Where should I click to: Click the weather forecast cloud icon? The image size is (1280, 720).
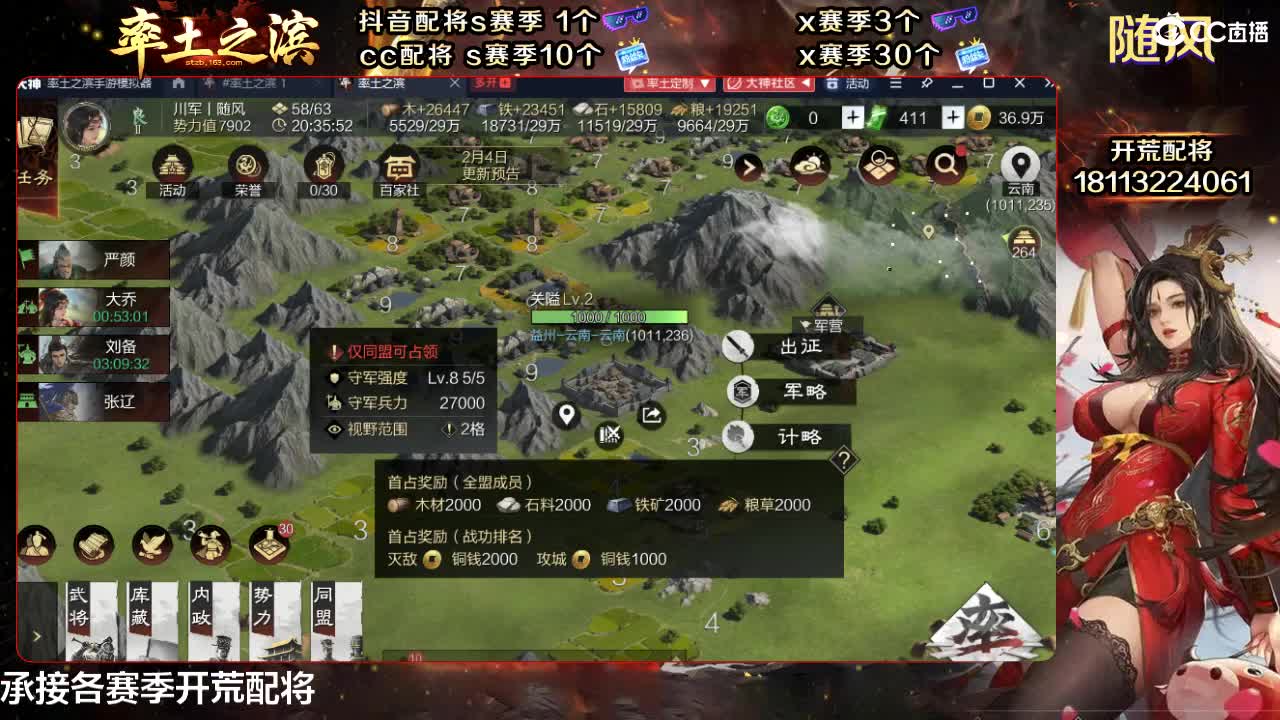(810, 166)
